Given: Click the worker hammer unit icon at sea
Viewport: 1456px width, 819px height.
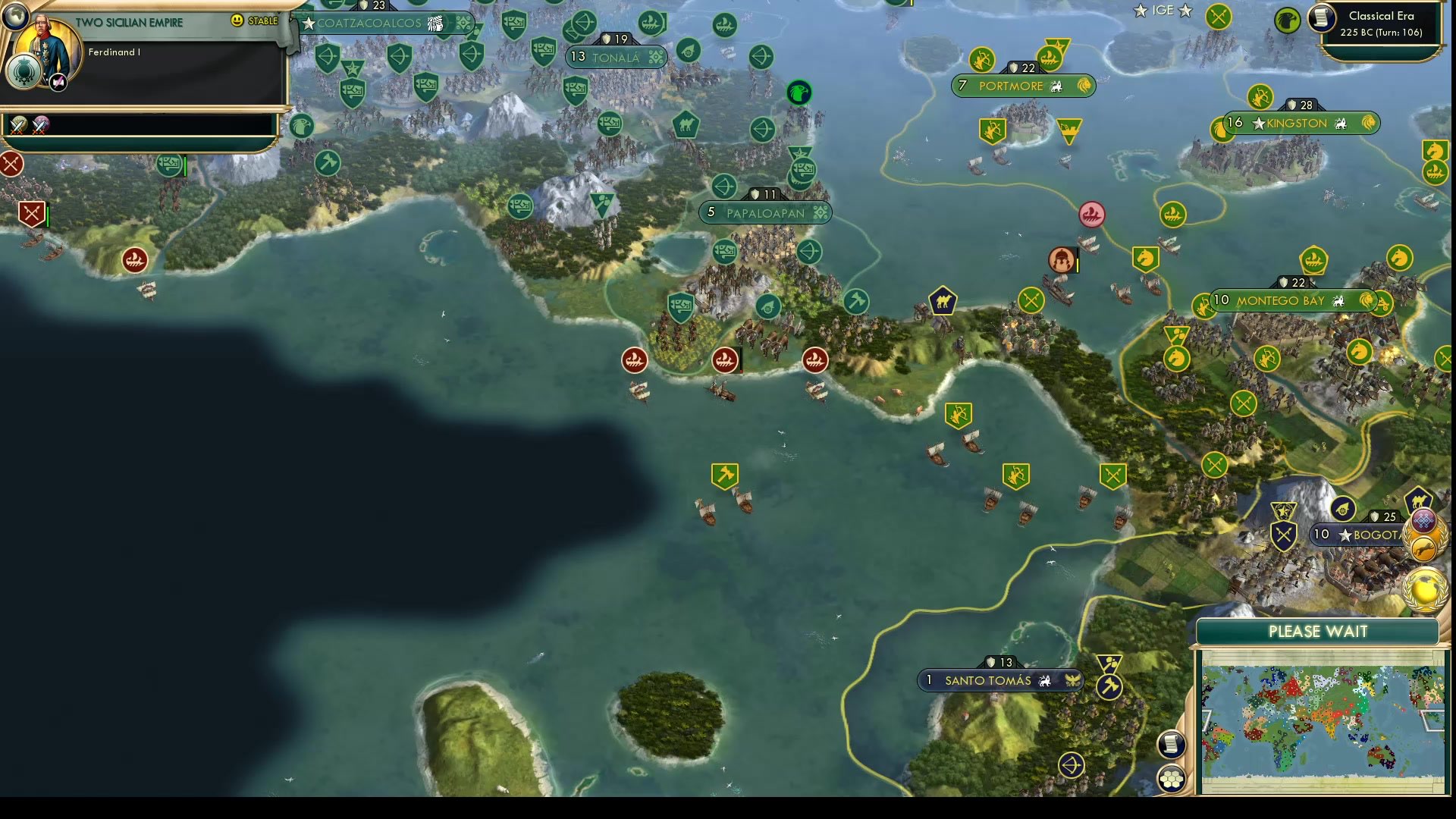Looking at the screenshot, I should [x=726, y=476].
